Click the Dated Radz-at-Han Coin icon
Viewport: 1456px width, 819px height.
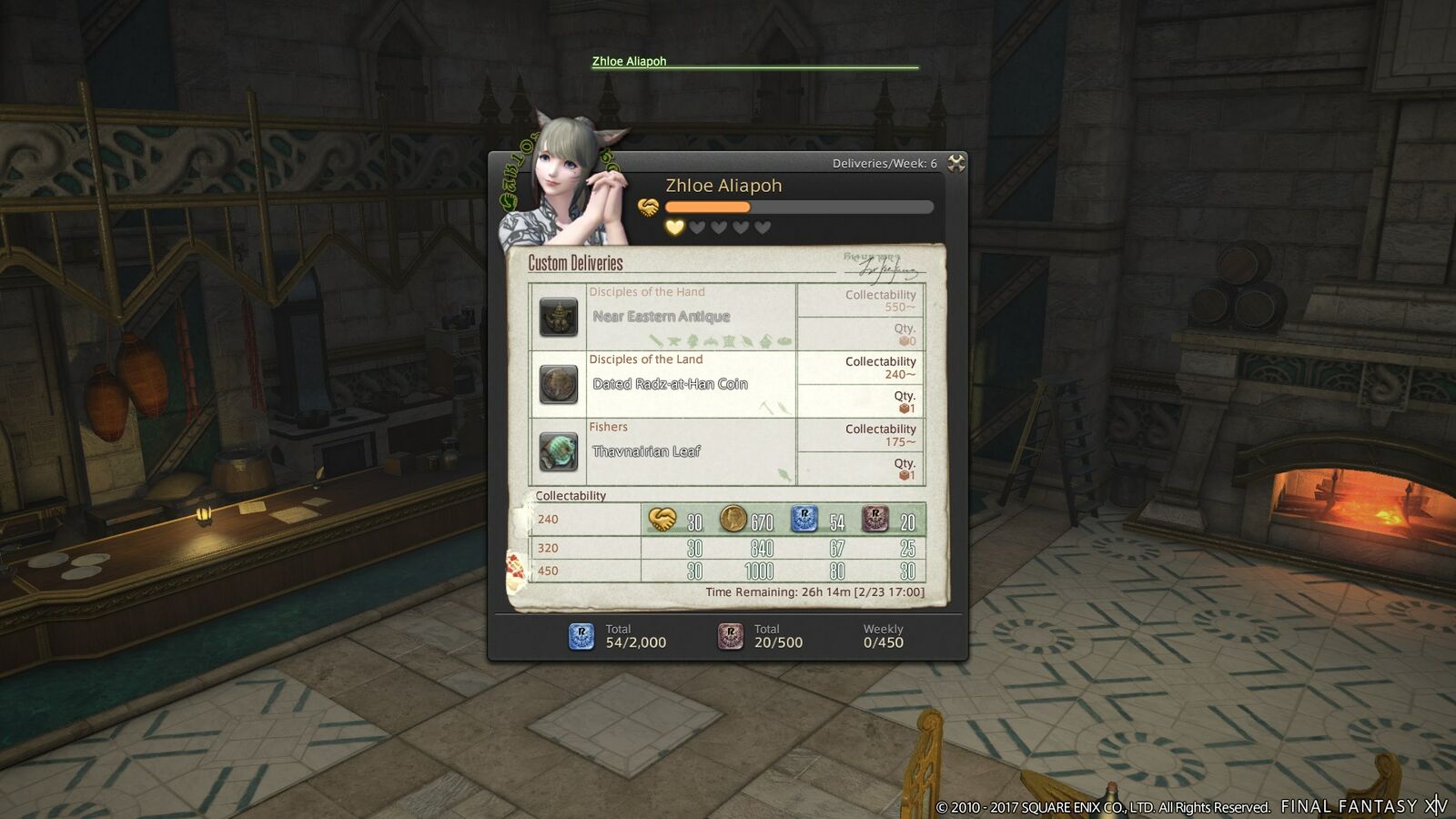[x=558, y=385]
